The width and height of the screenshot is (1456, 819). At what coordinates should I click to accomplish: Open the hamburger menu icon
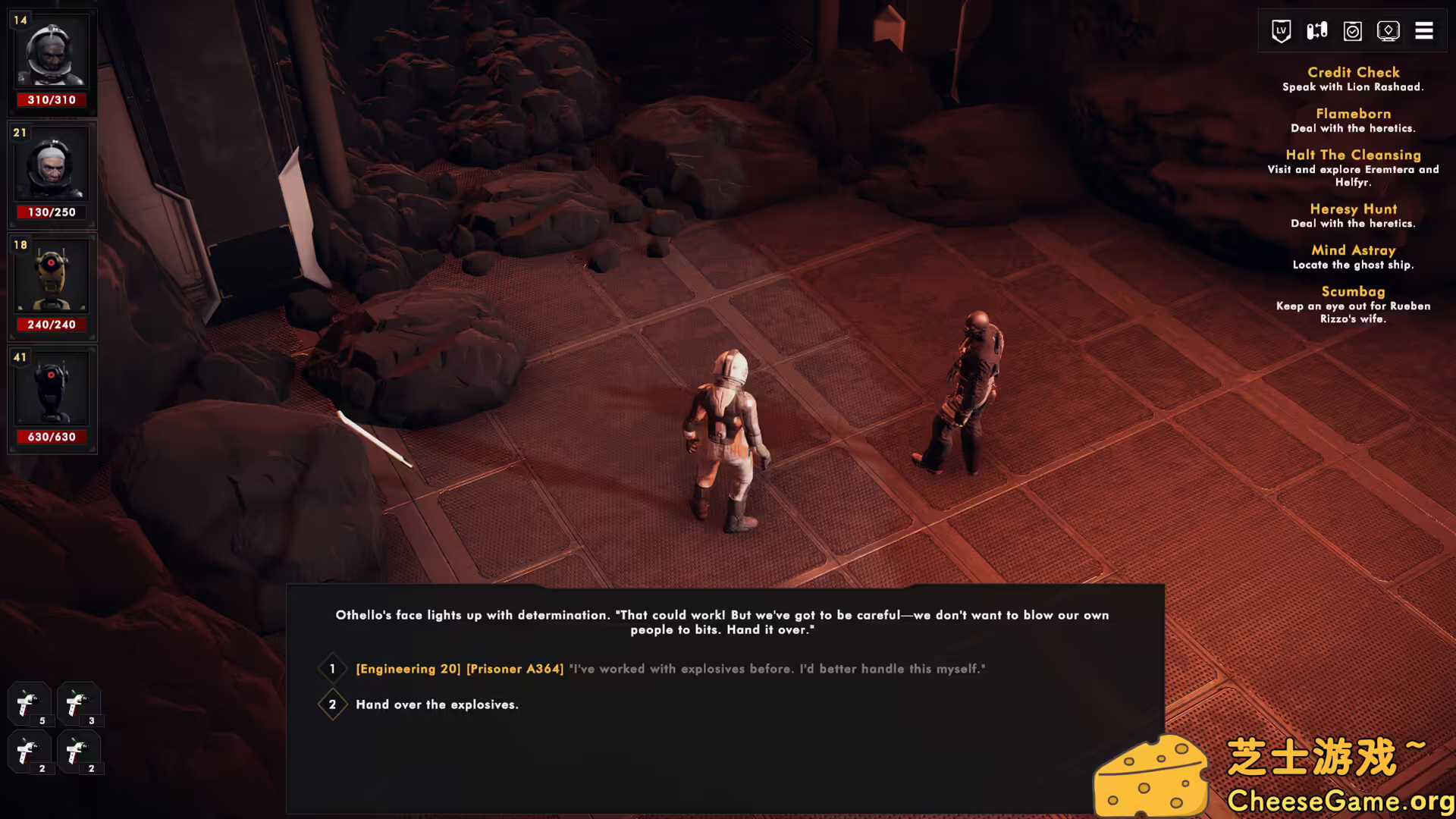tap(1424, 30)
